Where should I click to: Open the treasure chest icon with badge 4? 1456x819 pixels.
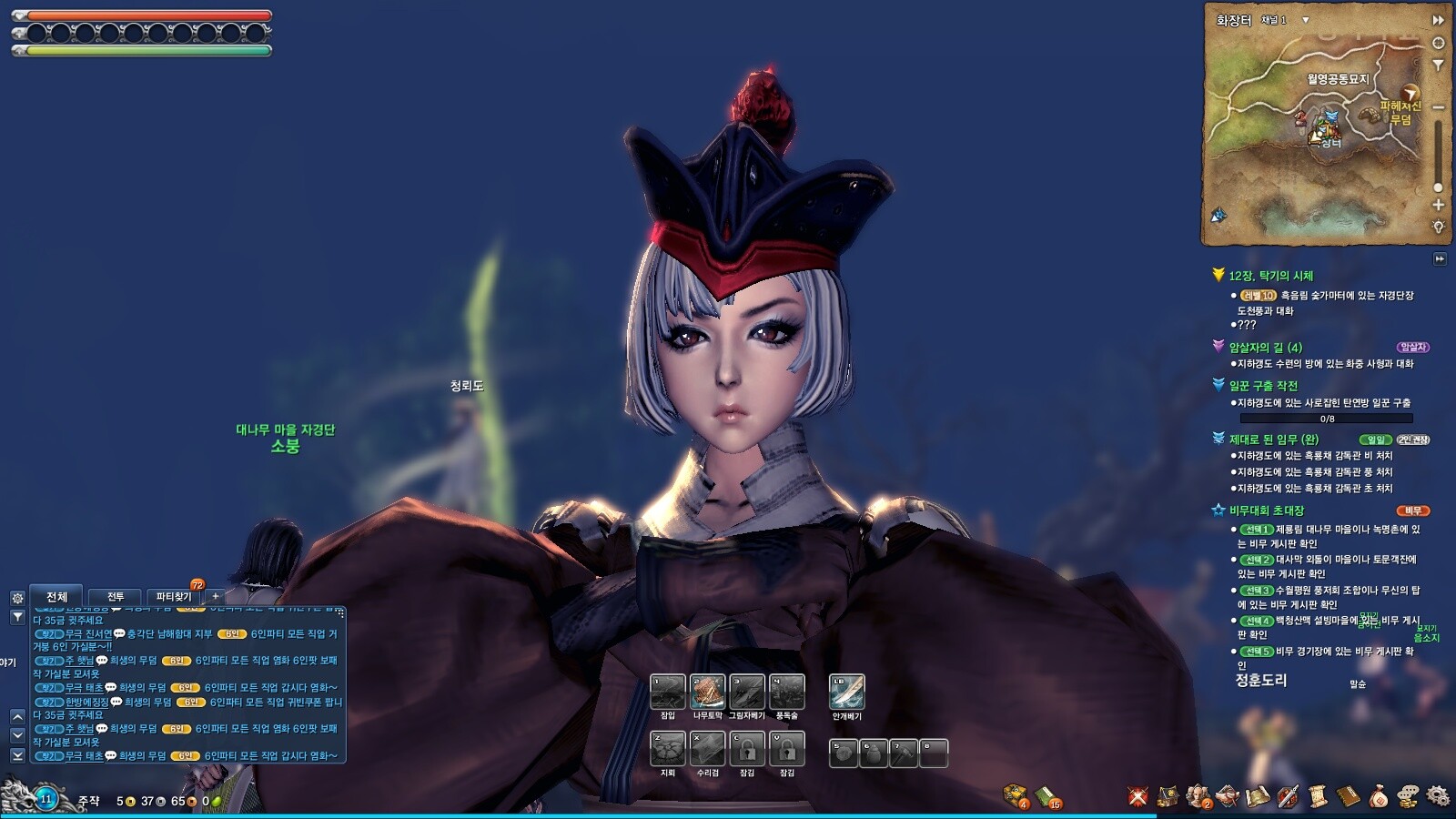coord(1016,795)
